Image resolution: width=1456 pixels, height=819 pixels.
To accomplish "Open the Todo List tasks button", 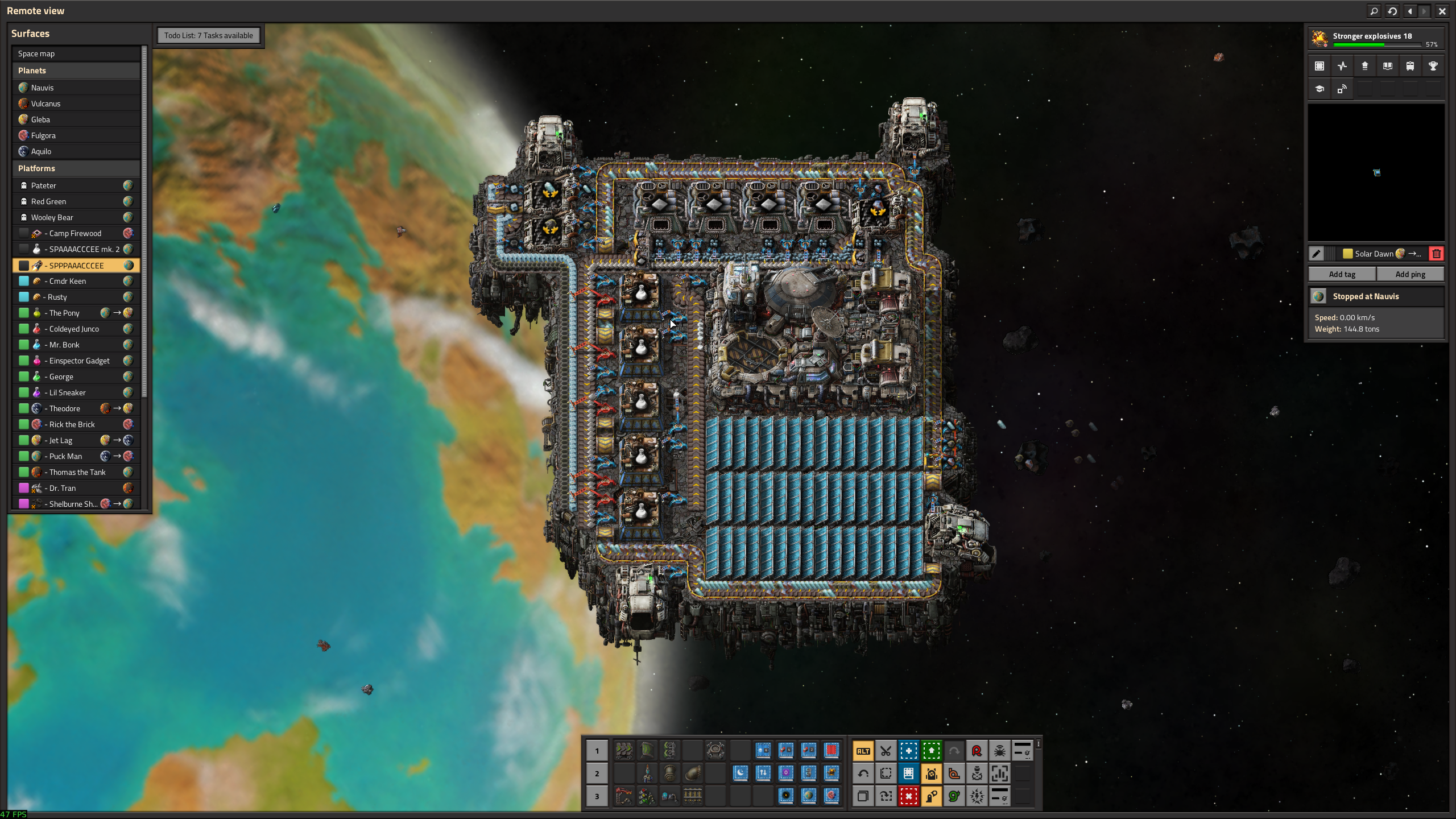I will [x=208, y=35].
